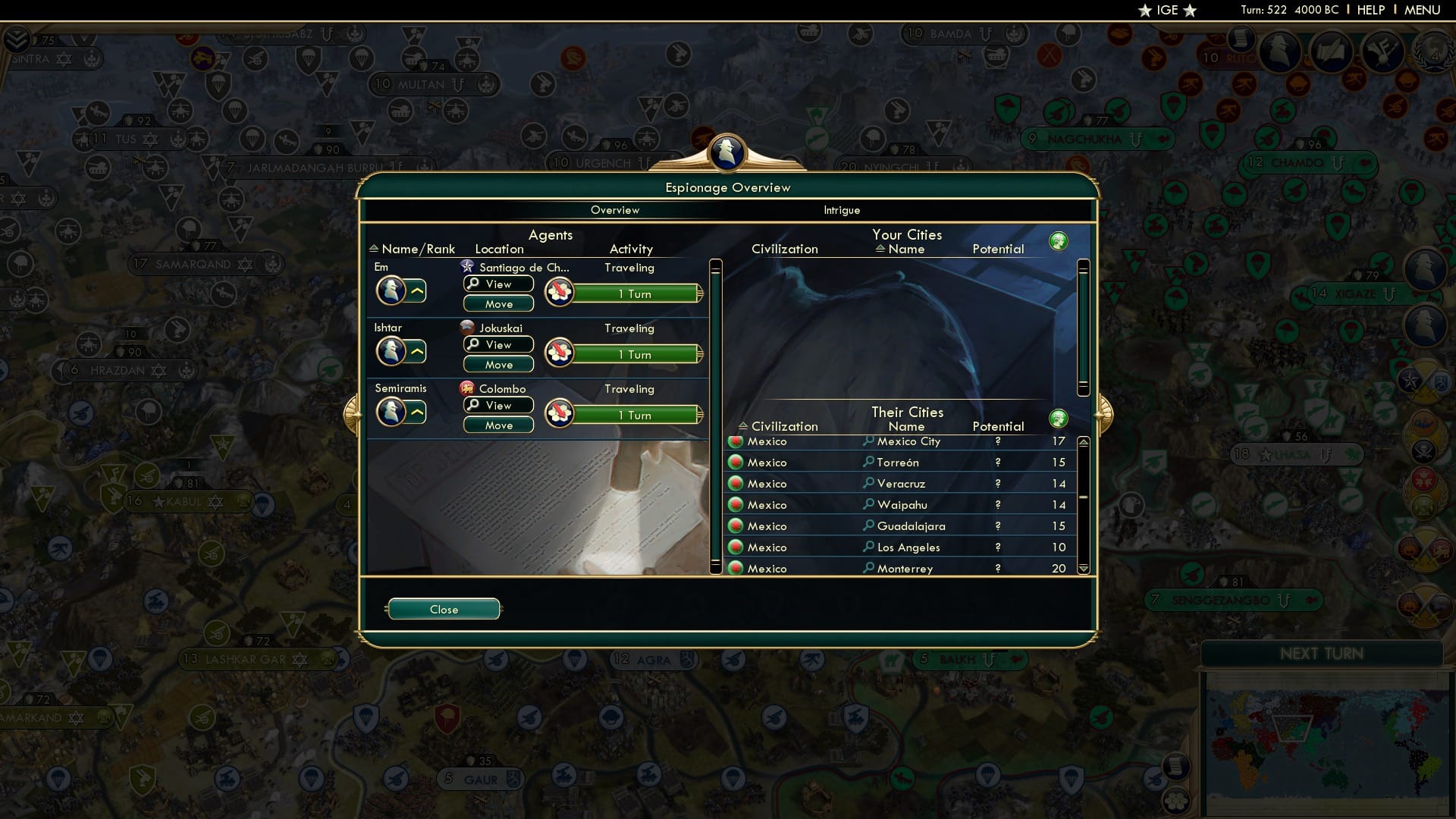Click the traveling mission icon on Ishtar's row
The image size is (1456, 819).
click(x=560, y=351)
